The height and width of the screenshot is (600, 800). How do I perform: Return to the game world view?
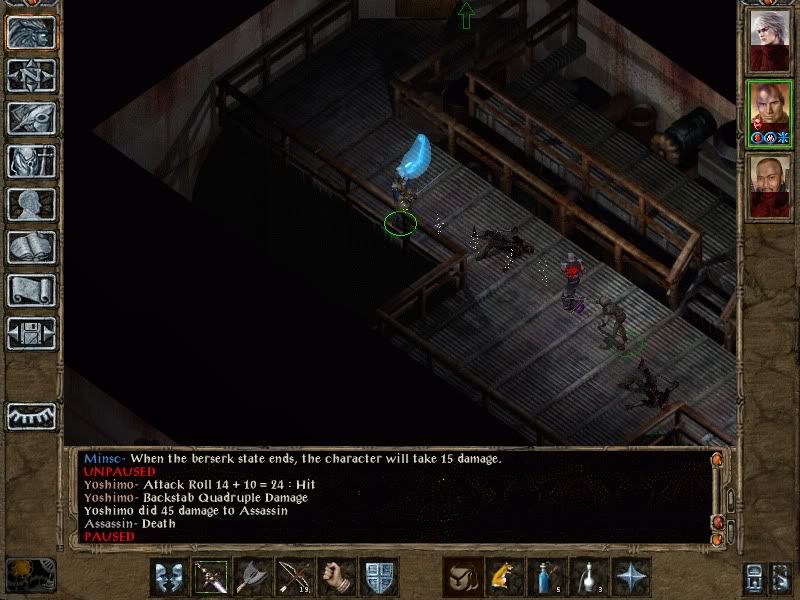click(31, 33)
